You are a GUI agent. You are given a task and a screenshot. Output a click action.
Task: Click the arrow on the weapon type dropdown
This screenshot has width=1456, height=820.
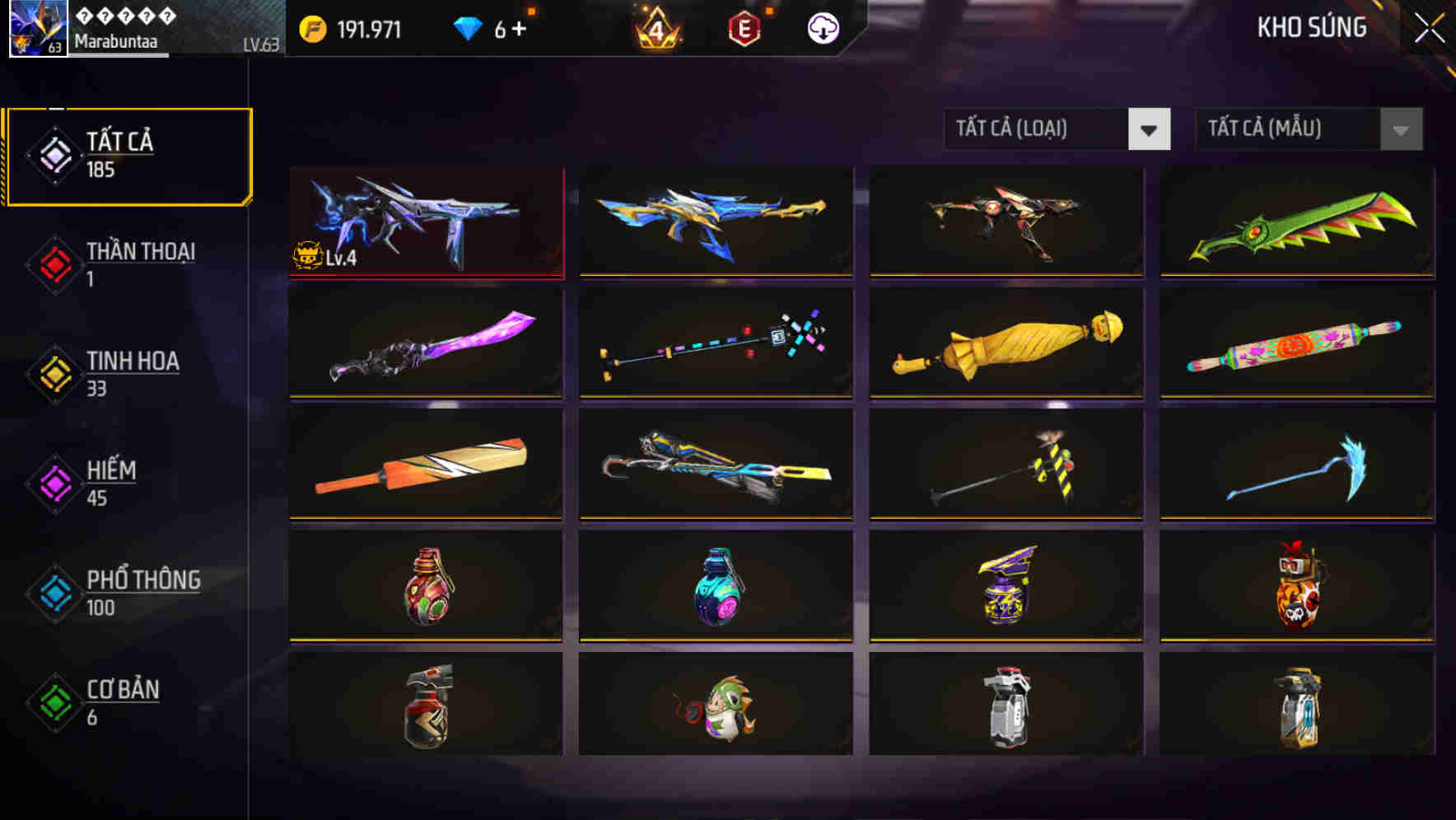tap(1151, 130)
